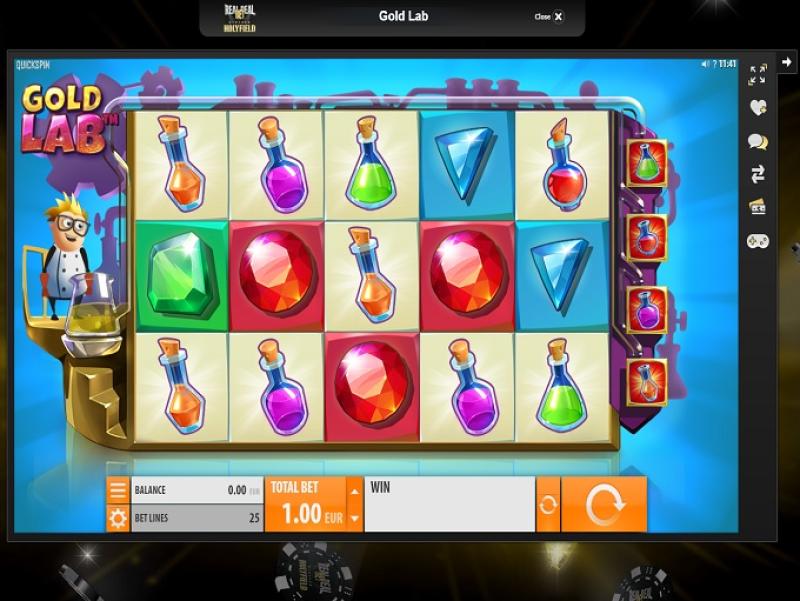
Task: Collapse the sidebar with the right arrow
Action: click(787, 62)
